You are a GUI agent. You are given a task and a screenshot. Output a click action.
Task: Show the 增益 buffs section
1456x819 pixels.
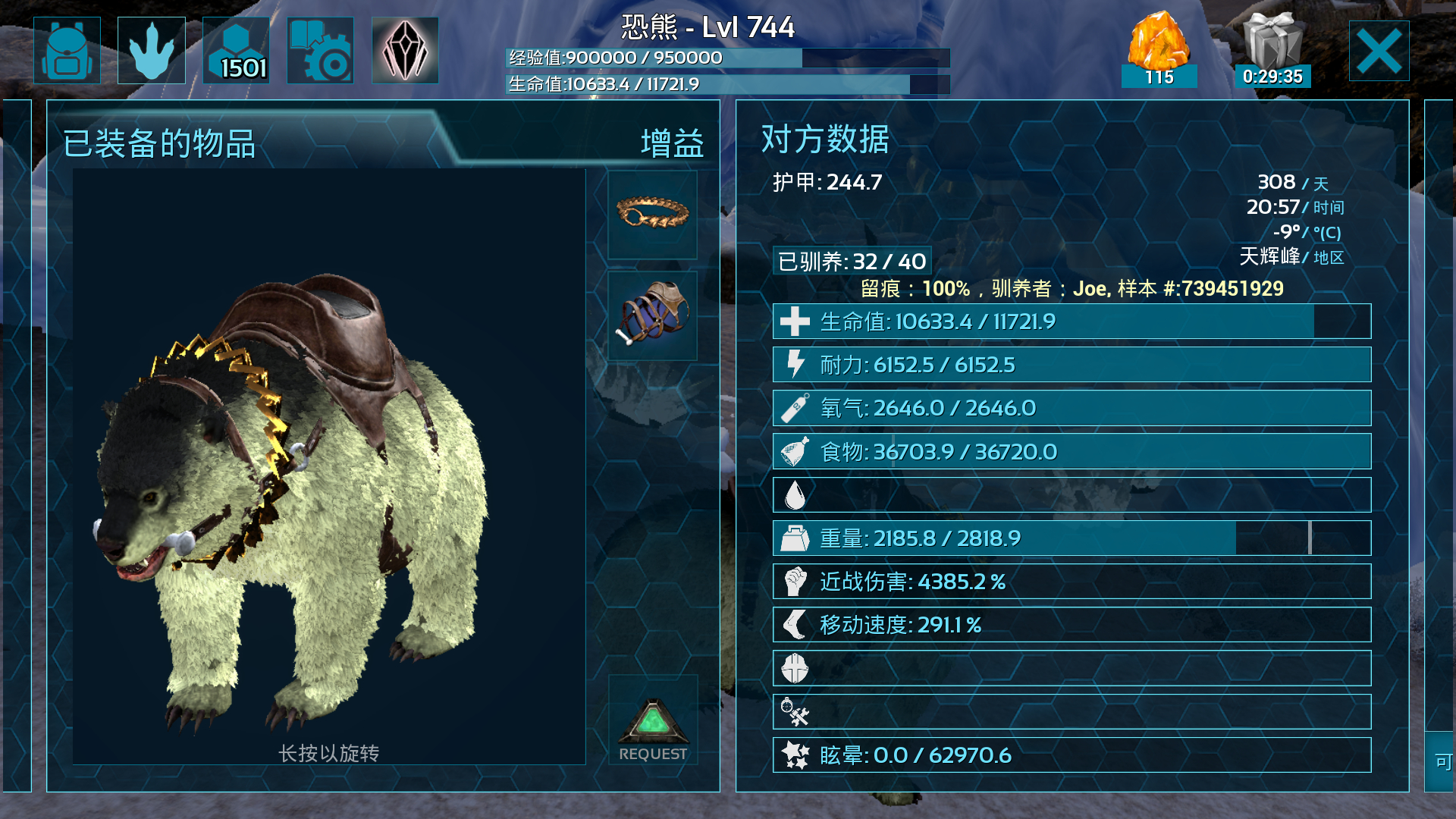pos(672,143)
